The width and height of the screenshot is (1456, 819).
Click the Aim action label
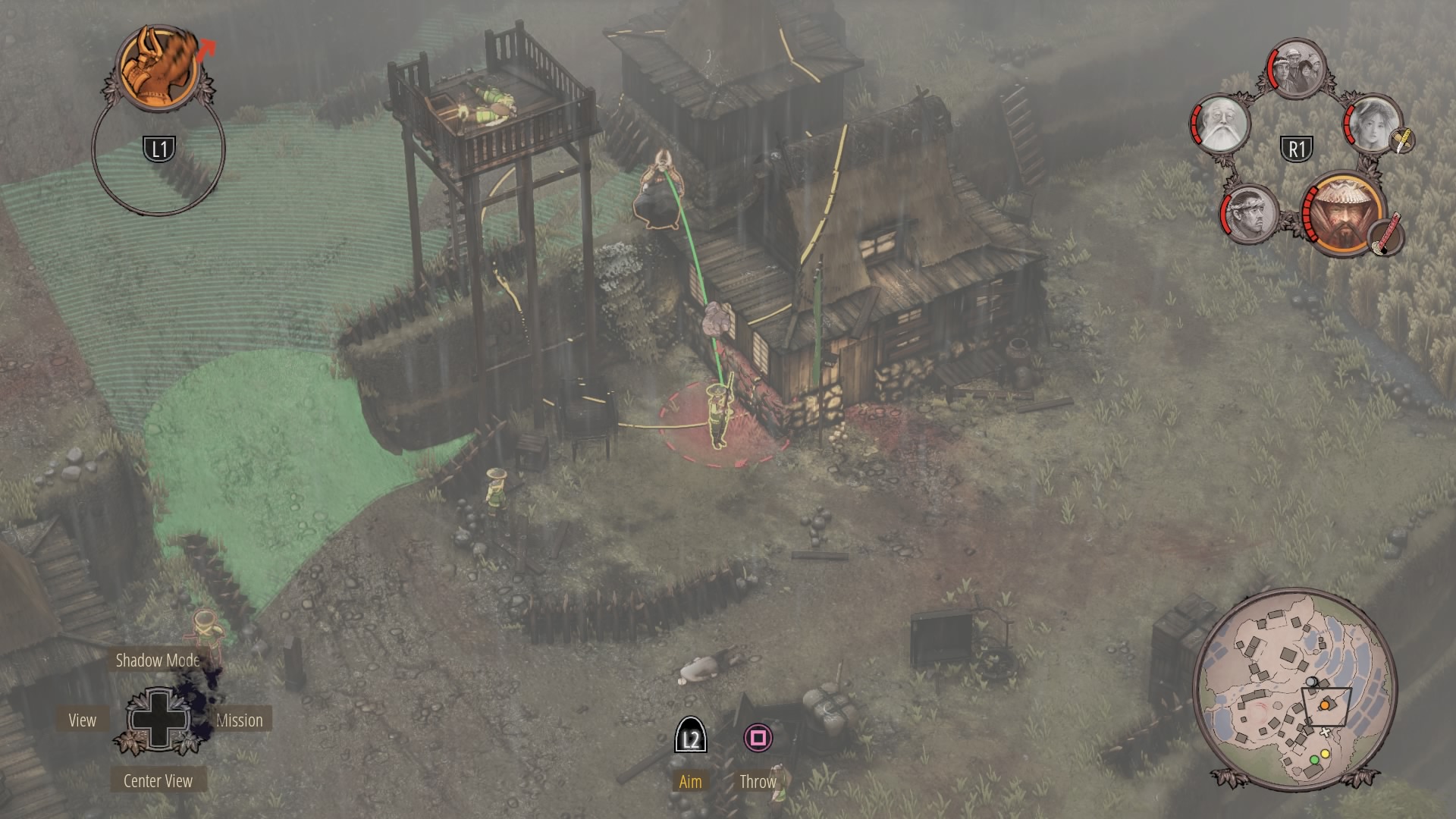click(x=690, y=782)
